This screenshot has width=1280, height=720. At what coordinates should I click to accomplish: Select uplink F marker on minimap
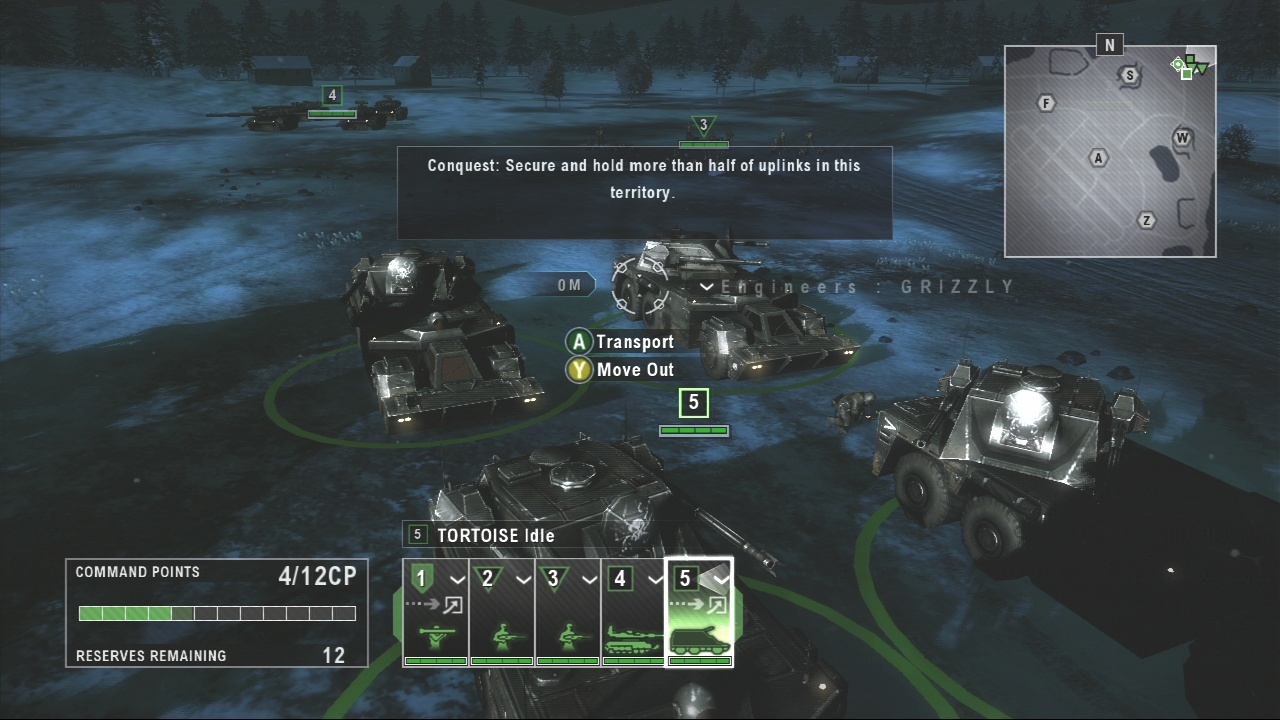pos(1046,103)
